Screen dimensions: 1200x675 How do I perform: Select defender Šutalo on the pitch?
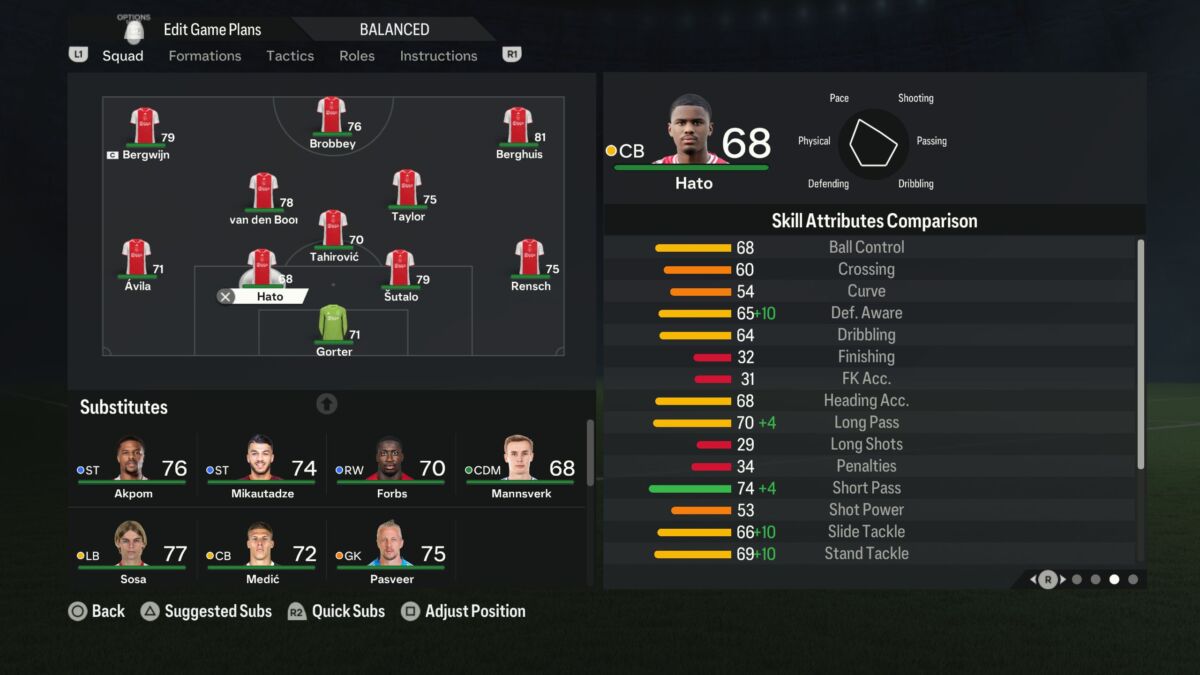tap(400, 271)
